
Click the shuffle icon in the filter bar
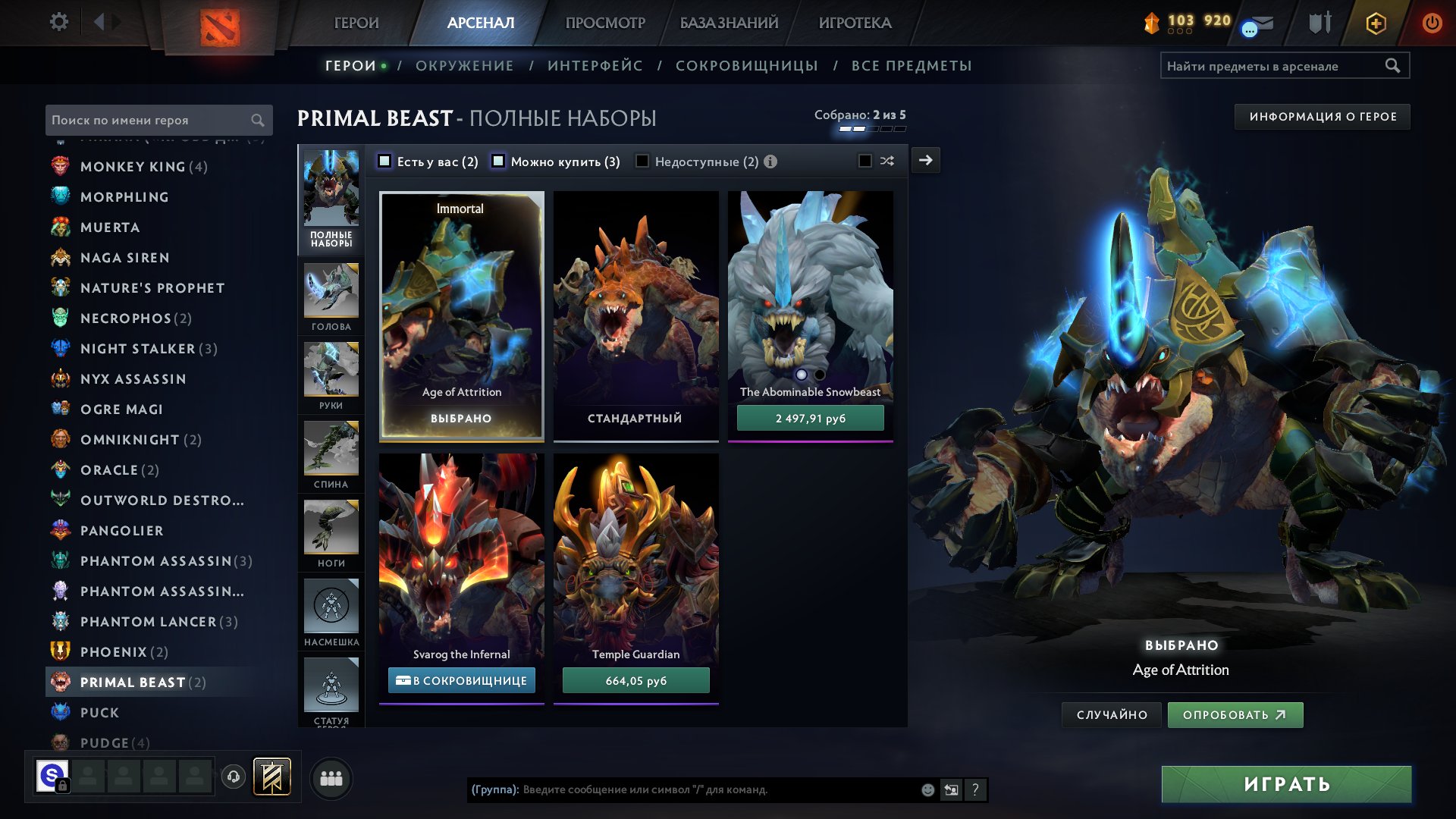[887, 161]
